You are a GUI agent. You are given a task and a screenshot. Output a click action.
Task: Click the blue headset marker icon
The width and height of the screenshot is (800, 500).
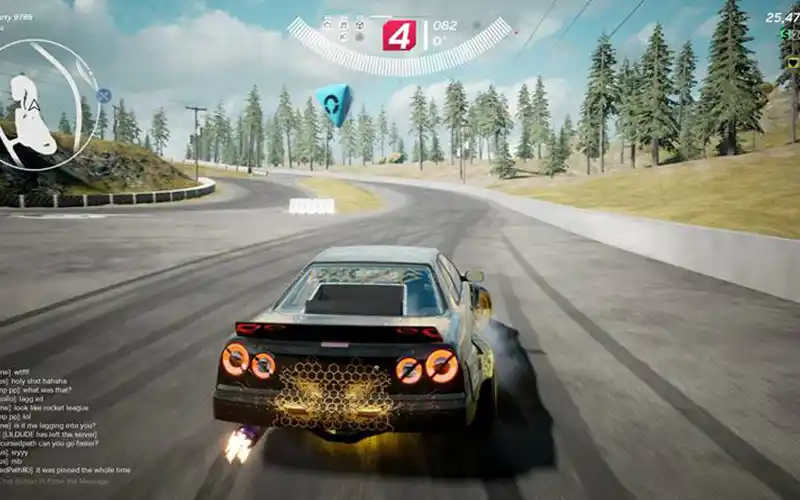point(333,103)
